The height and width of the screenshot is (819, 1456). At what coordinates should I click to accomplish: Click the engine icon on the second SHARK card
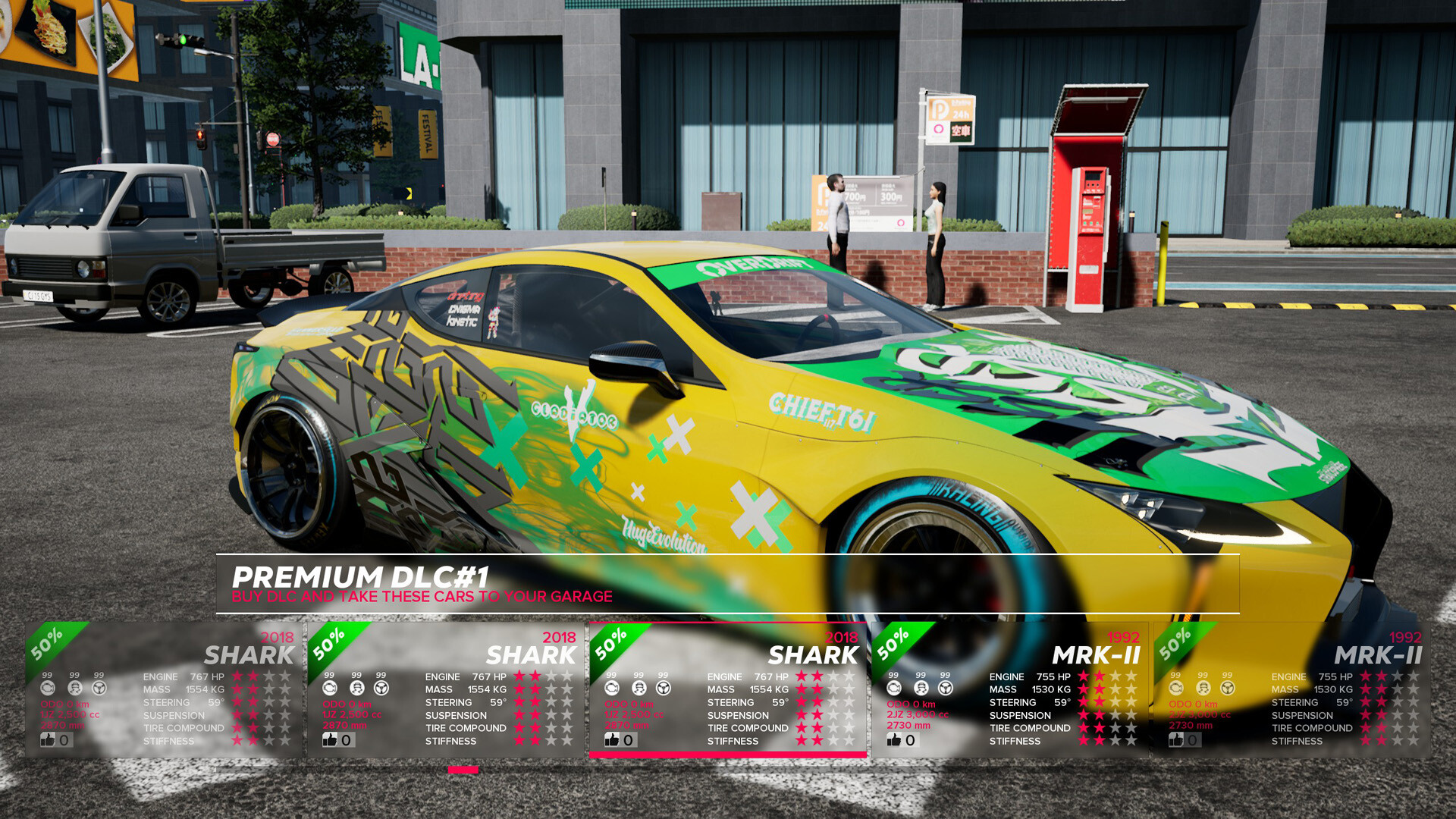pyautogui.click(x=329, y=687)
